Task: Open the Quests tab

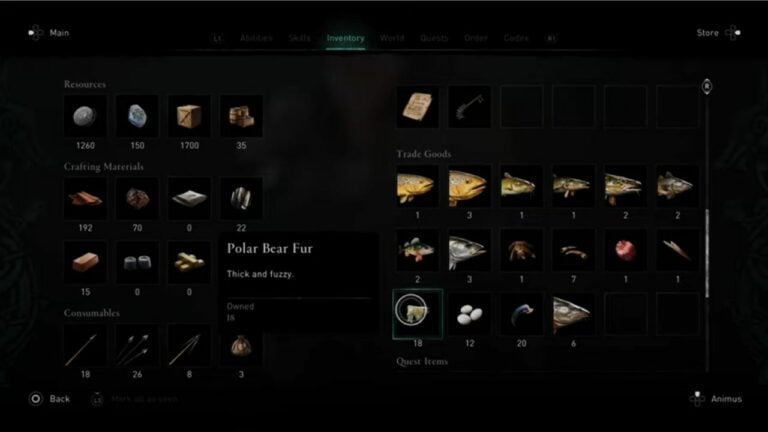Action: [434, 38]
